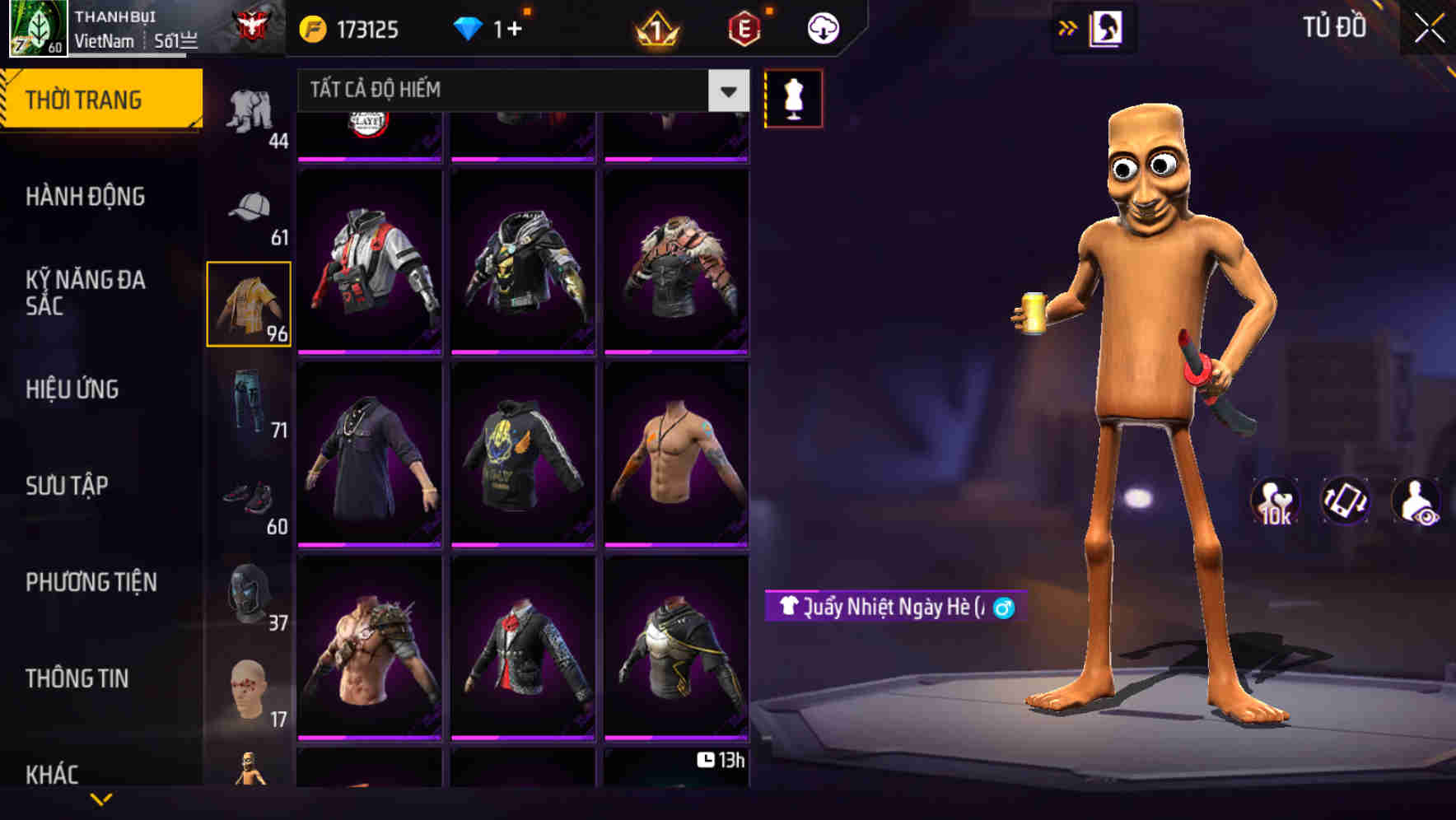Open the shoes category icon

(250, 498)
